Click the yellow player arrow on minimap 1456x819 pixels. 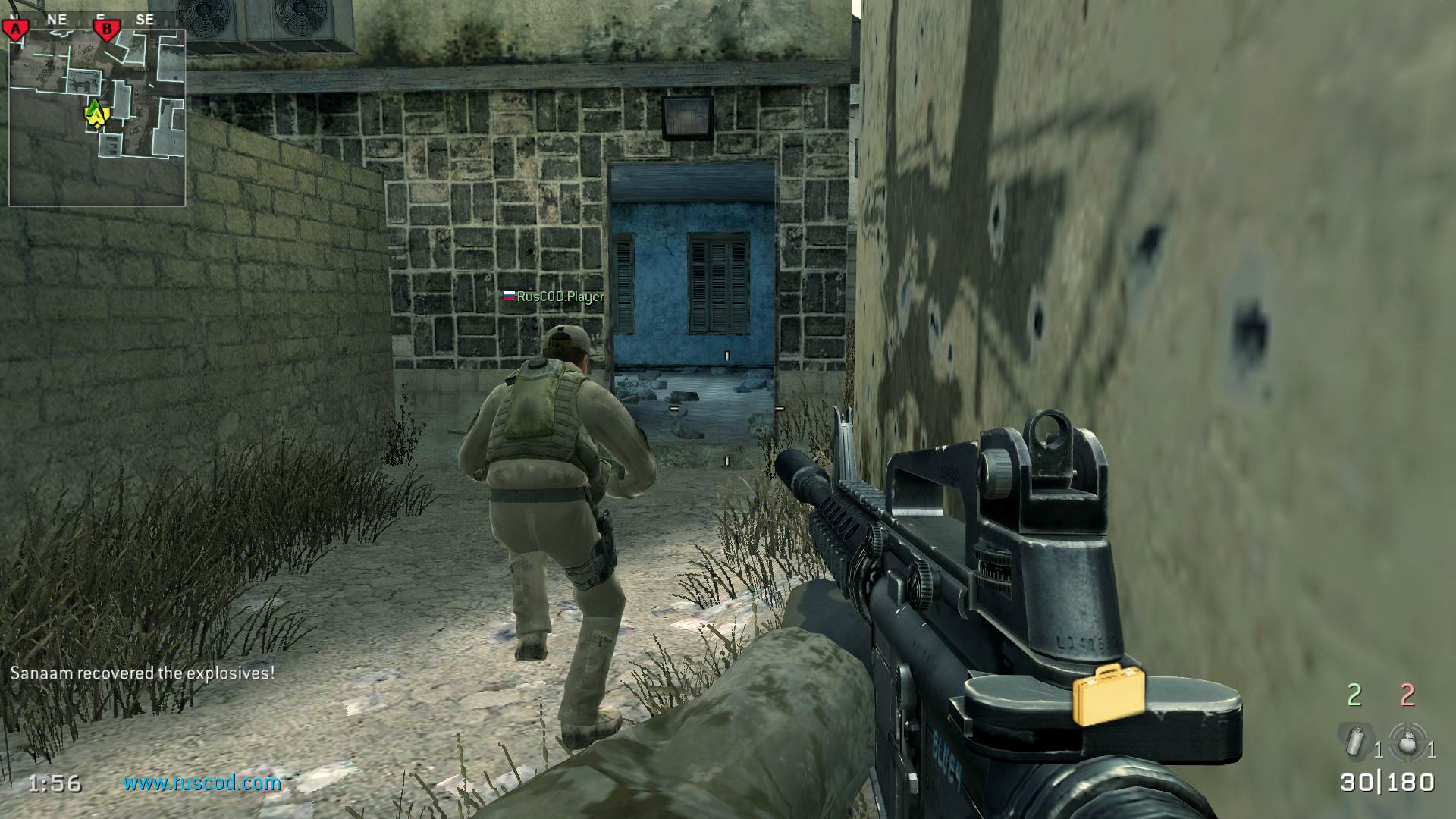95,114
